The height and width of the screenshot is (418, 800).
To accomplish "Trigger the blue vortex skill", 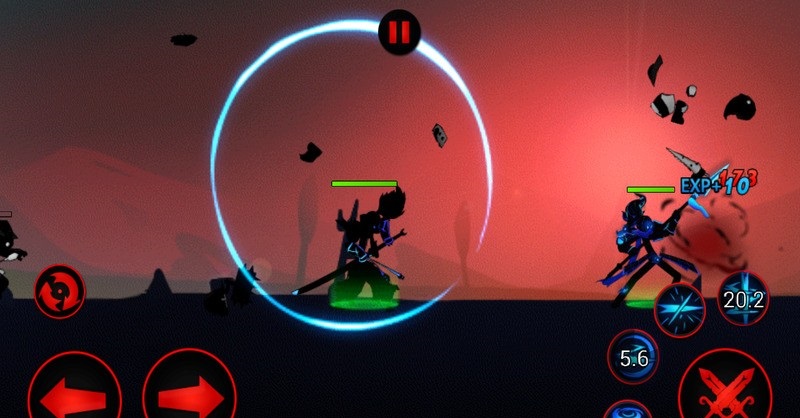I will coord(628,409).
